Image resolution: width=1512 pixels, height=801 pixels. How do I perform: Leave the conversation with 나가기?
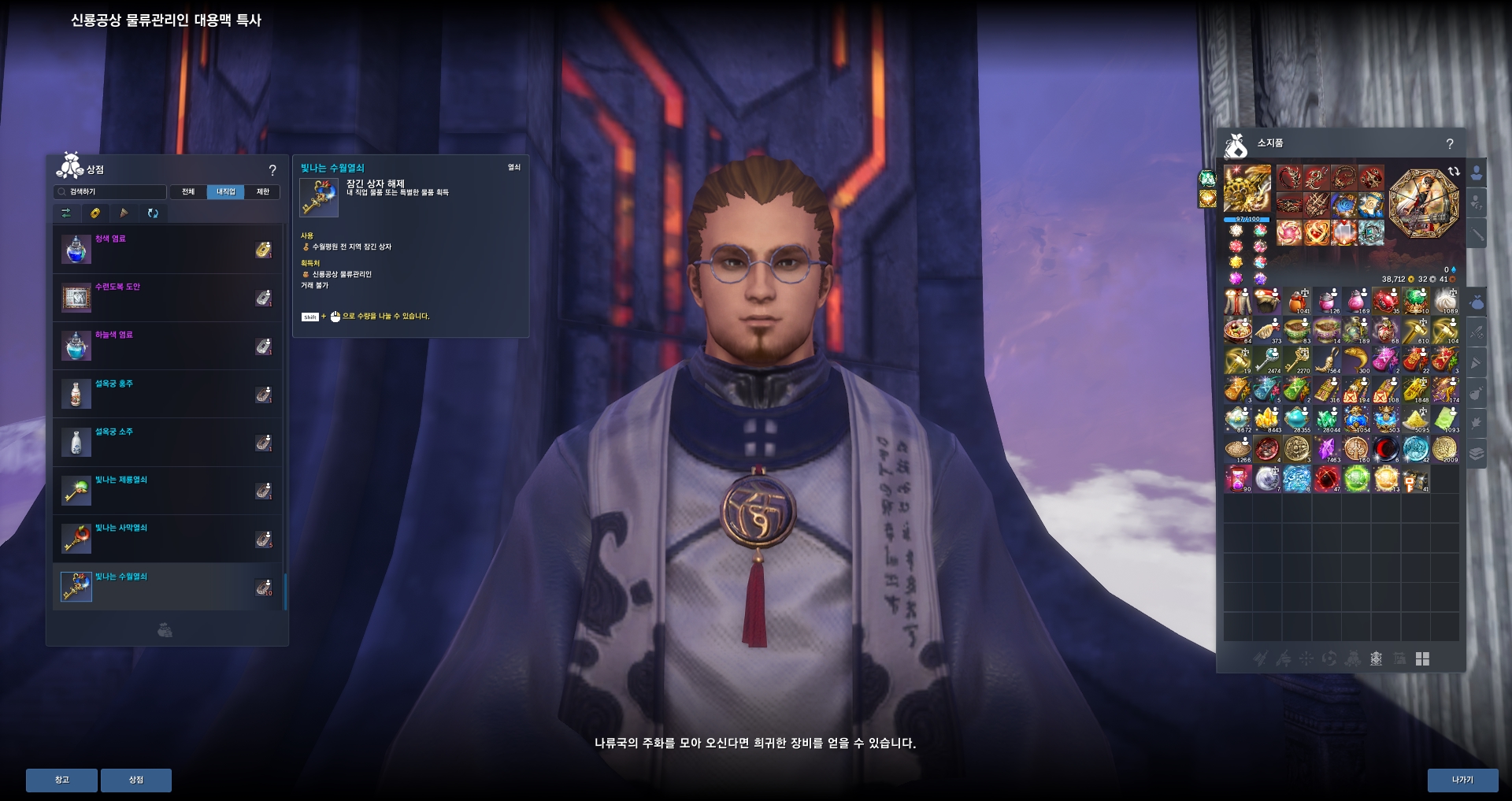coord(1462,780)
